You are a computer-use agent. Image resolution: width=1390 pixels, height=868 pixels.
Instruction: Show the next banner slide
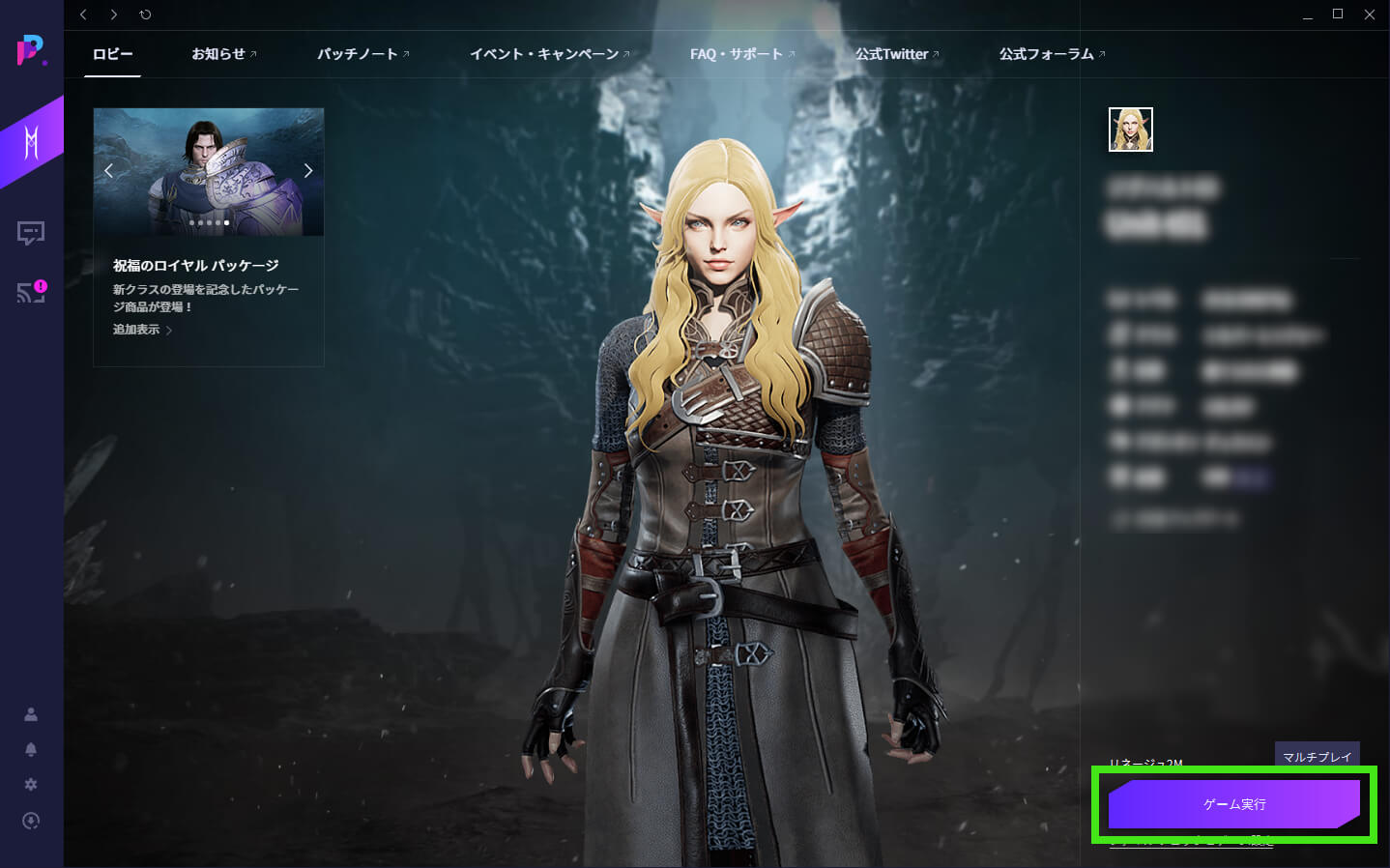click(x=308, y=171)
